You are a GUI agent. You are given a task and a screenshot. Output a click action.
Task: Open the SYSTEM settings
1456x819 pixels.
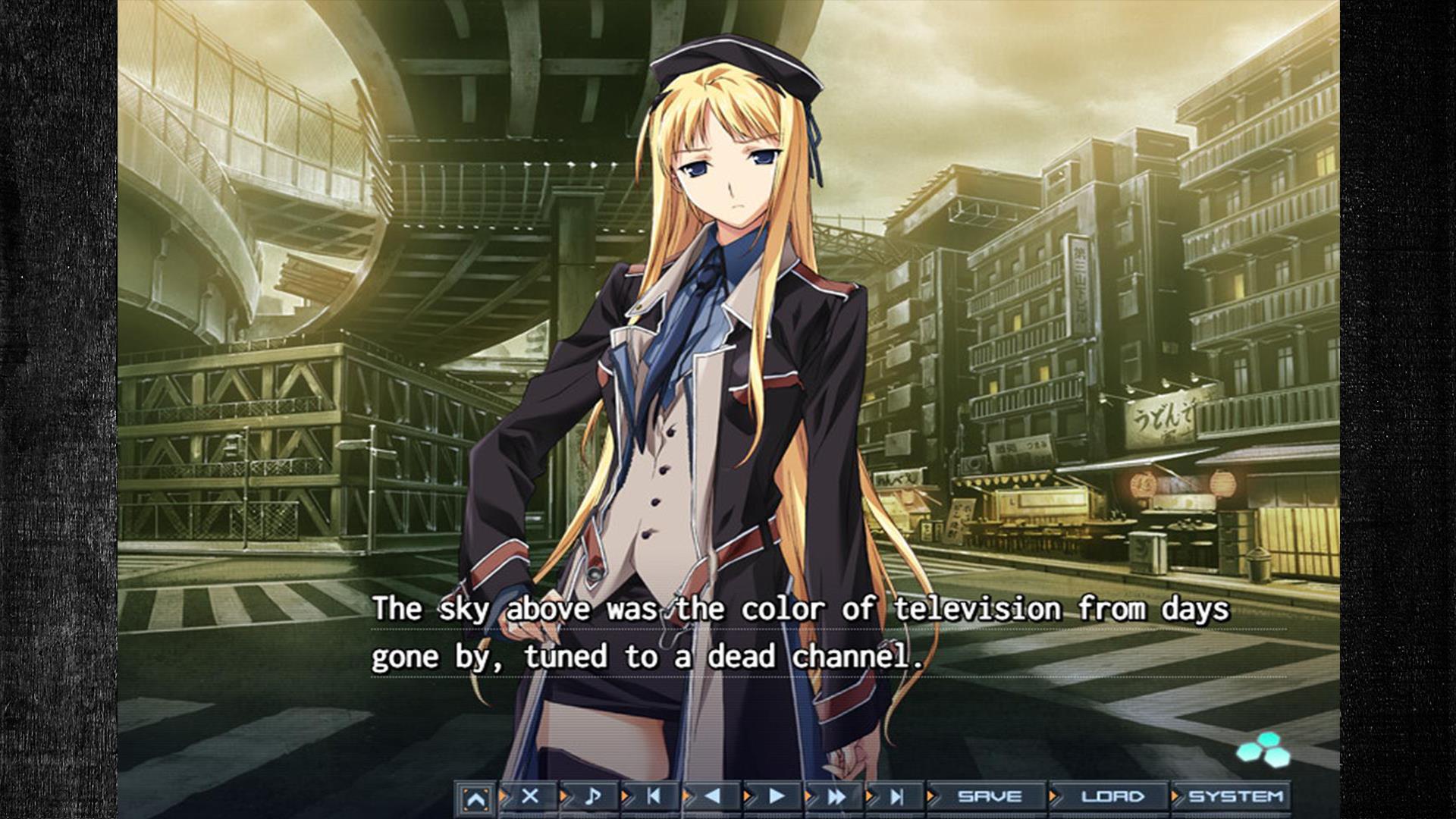click(1235, 797)
